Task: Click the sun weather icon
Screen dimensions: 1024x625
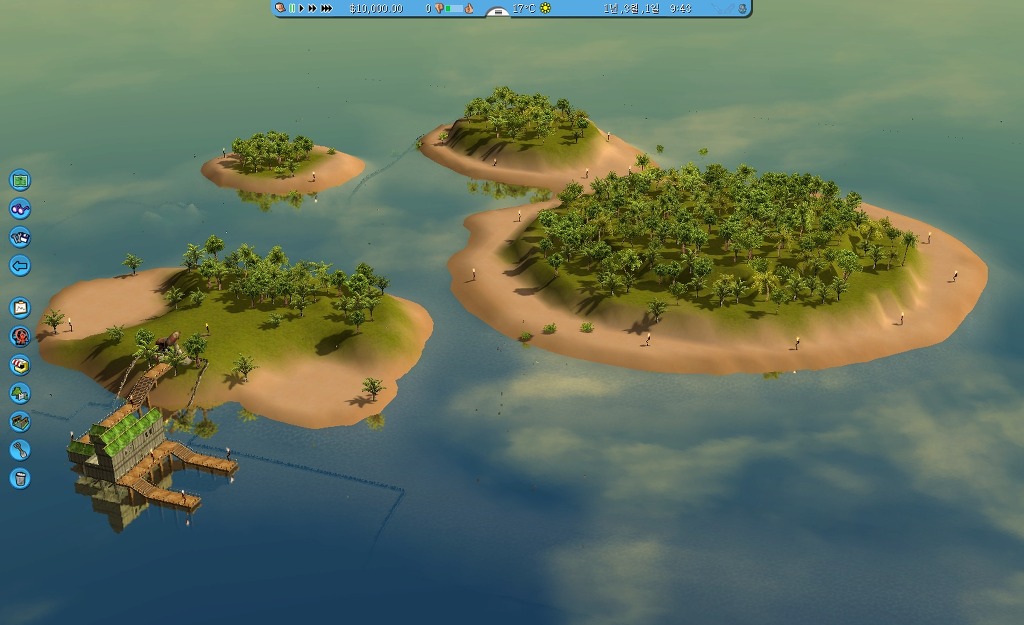Action: [545, 8]
